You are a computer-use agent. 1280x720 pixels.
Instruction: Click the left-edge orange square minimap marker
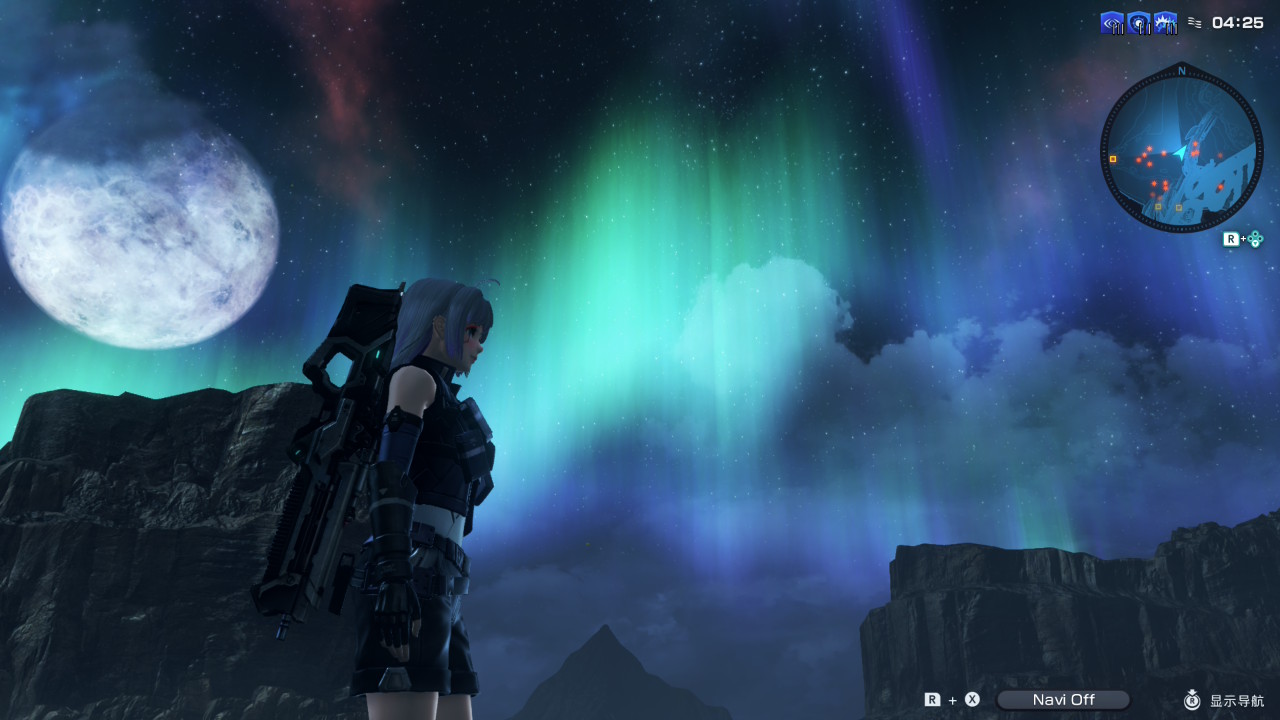click(1113, 158)
